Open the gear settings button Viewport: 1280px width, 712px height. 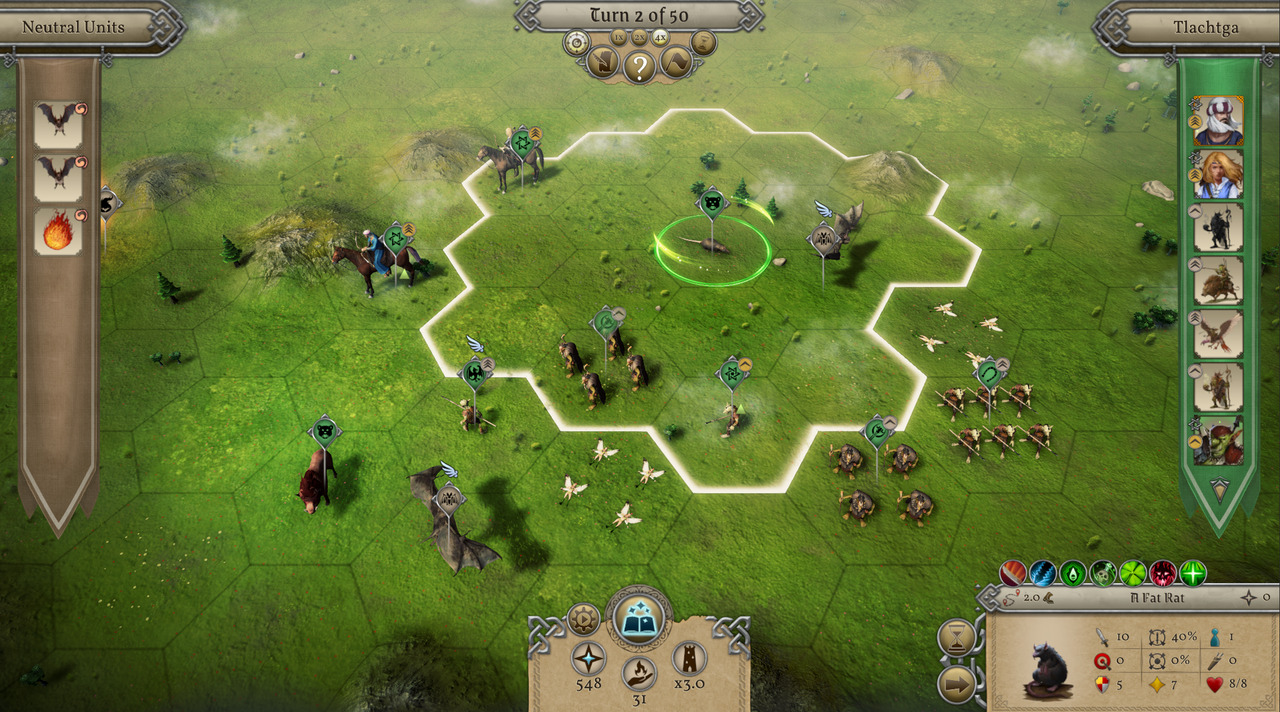click(x=583, y=619)
